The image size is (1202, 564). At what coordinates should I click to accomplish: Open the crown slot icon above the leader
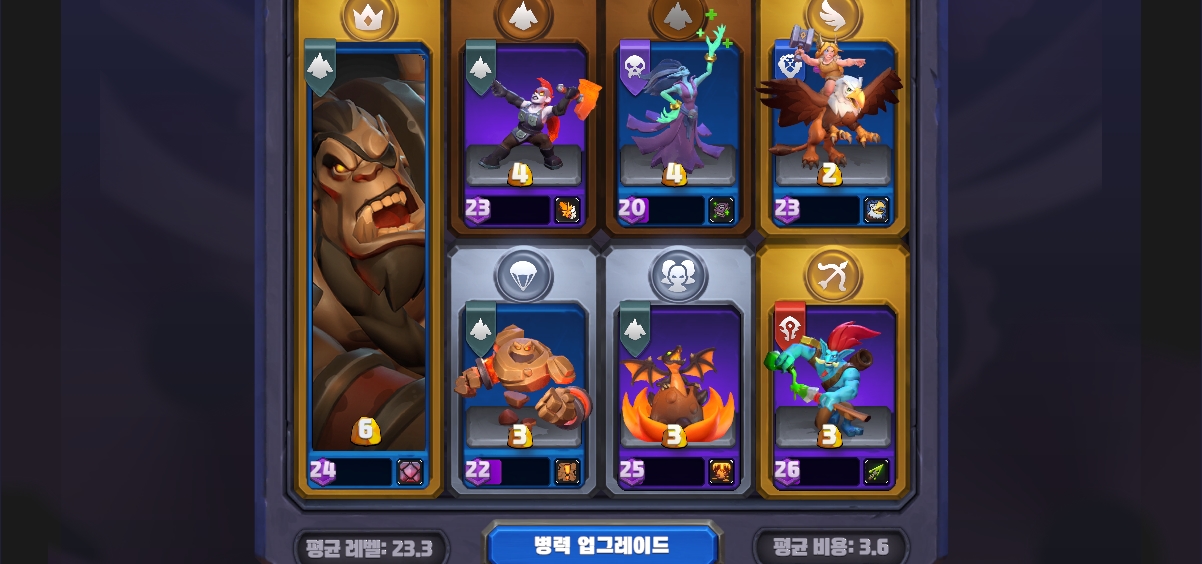tap(369, 15)
